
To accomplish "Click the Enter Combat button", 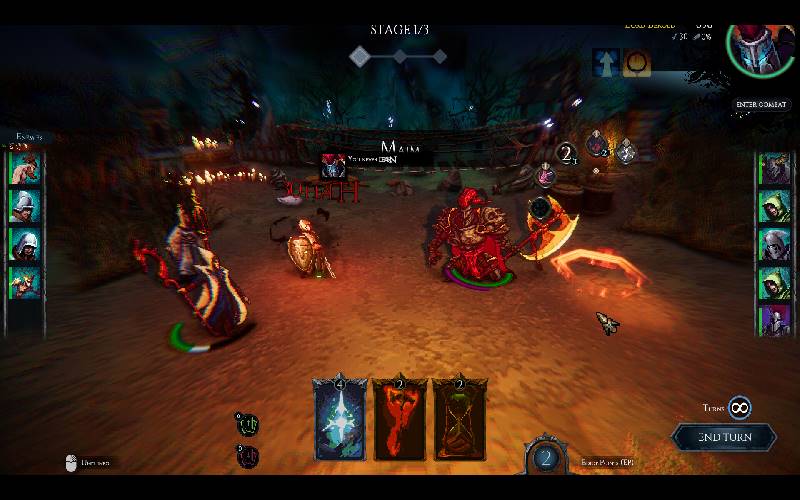I will (761, 104).
